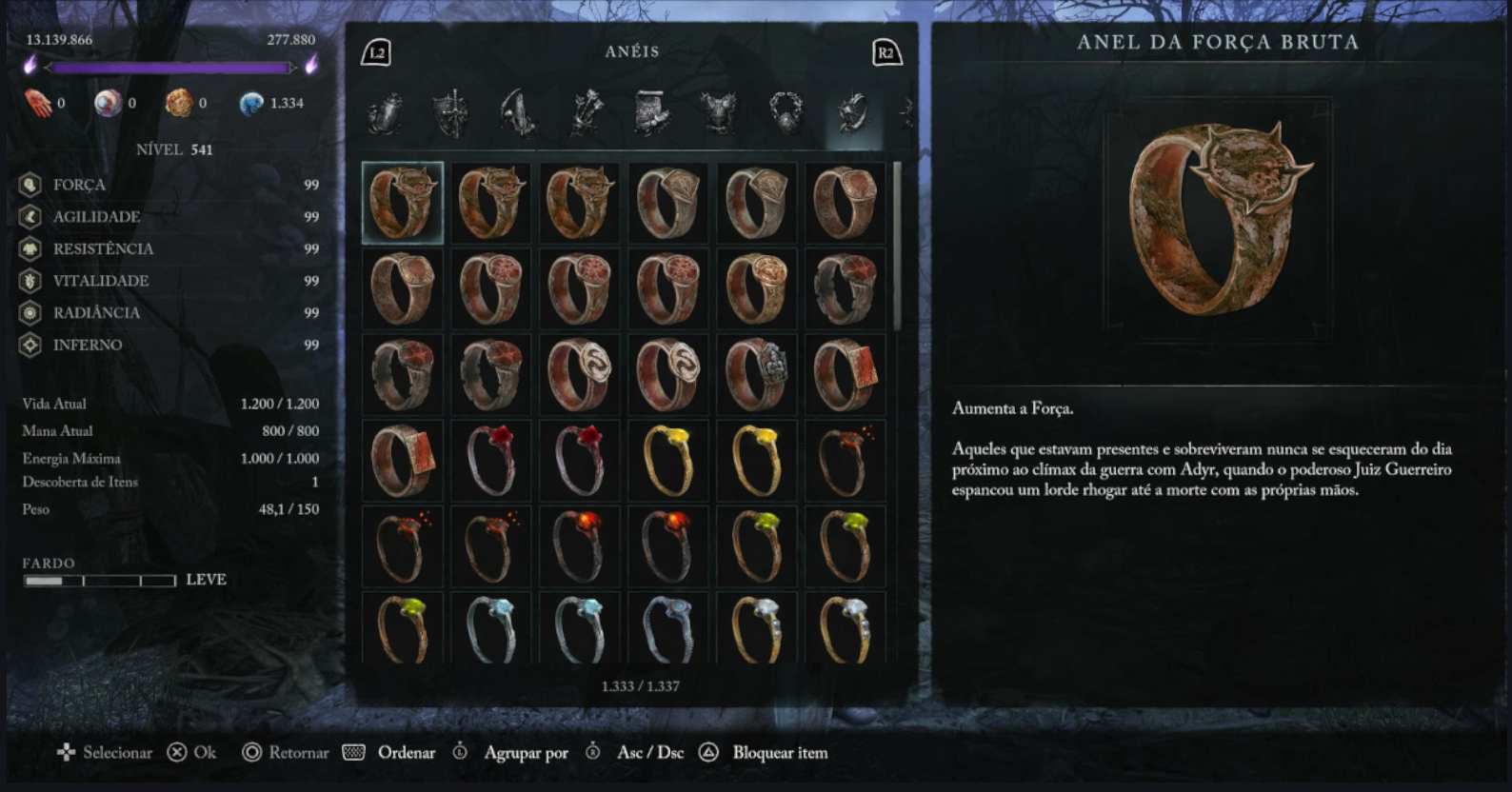Switch to the chestplate armor tab
This screenshot has height=792, width=1512.
(x=720, y=113)
